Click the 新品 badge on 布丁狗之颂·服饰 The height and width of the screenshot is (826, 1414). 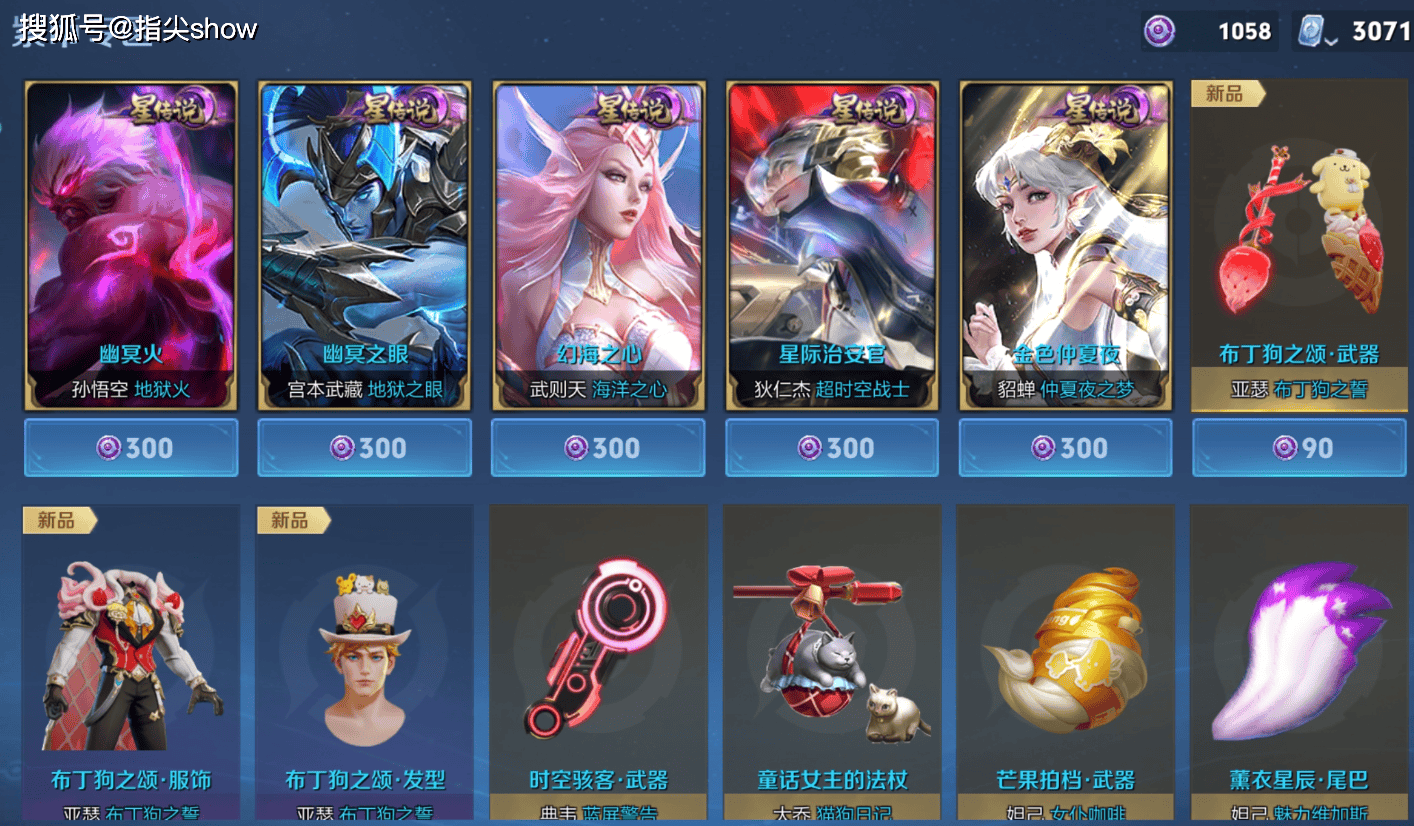(61, 519)
